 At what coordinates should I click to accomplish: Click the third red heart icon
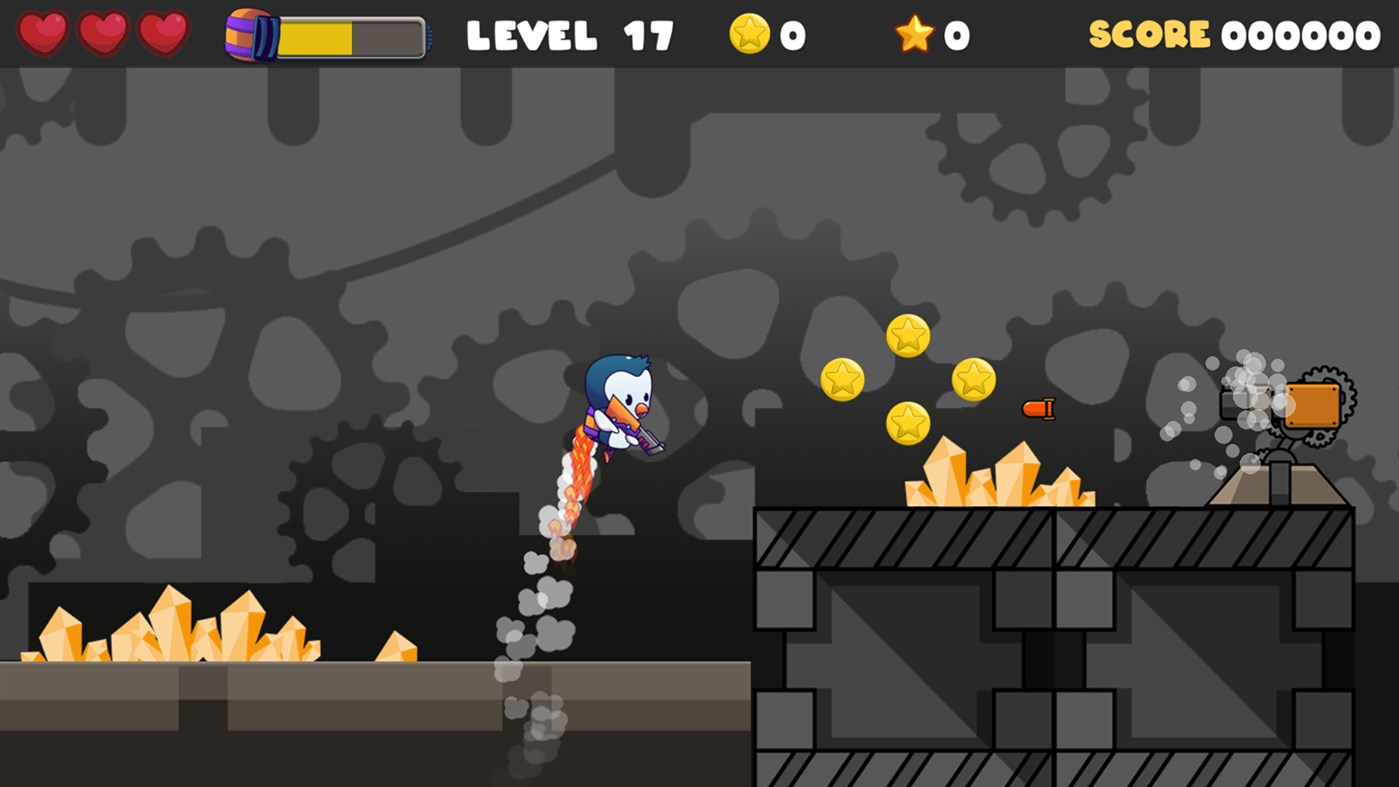[x=161, y=33]
